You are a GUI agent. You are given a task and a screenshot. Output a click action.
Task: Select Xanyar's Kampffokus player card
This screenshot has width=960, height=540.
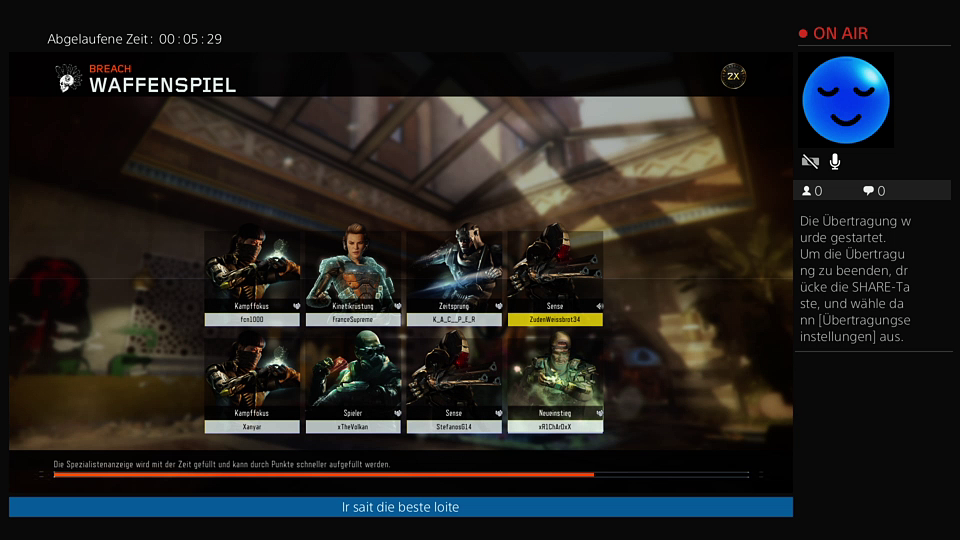252,384
